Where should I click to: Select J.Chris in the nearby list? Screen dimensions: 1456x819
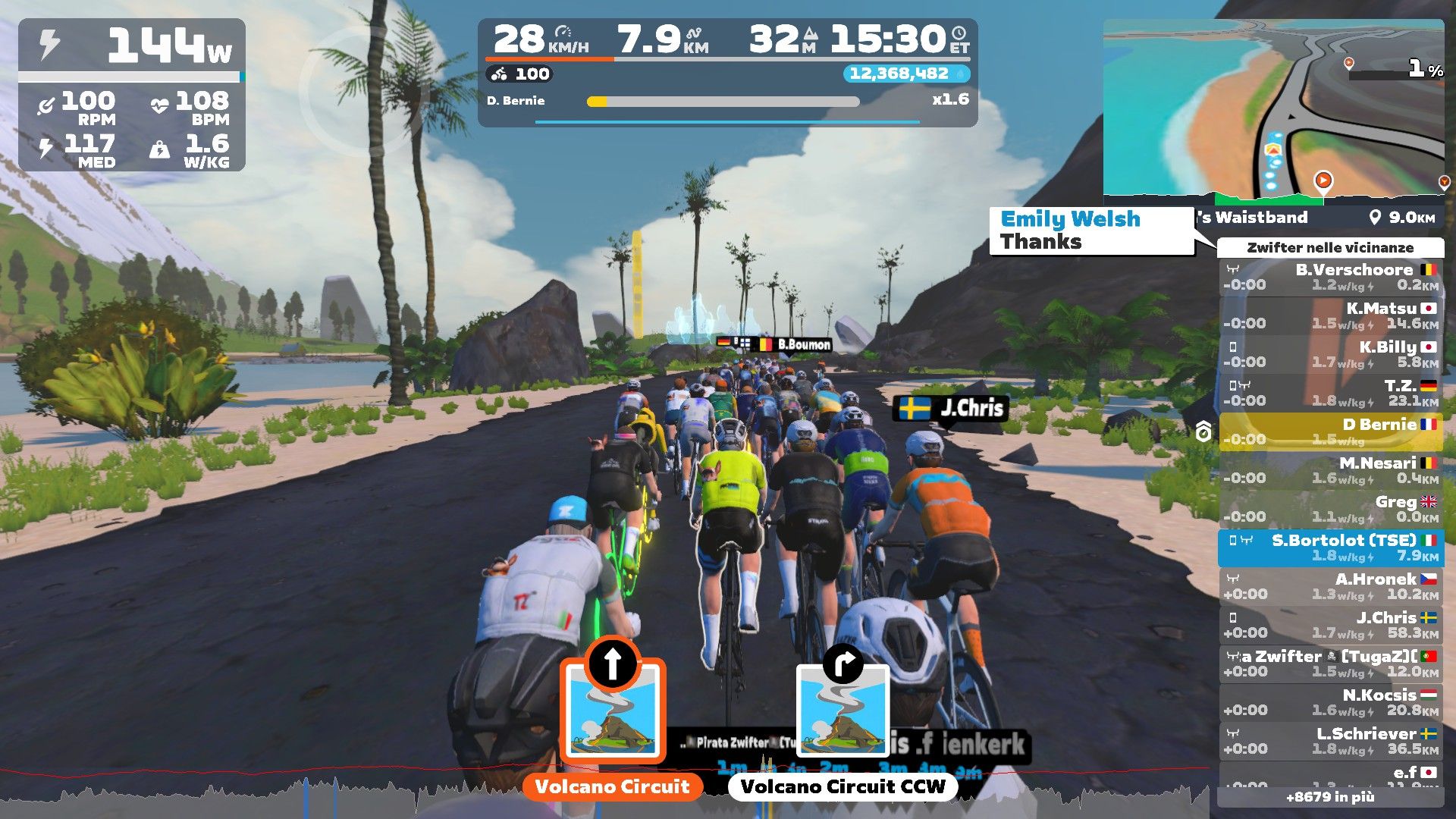(x=1331, y=625)
